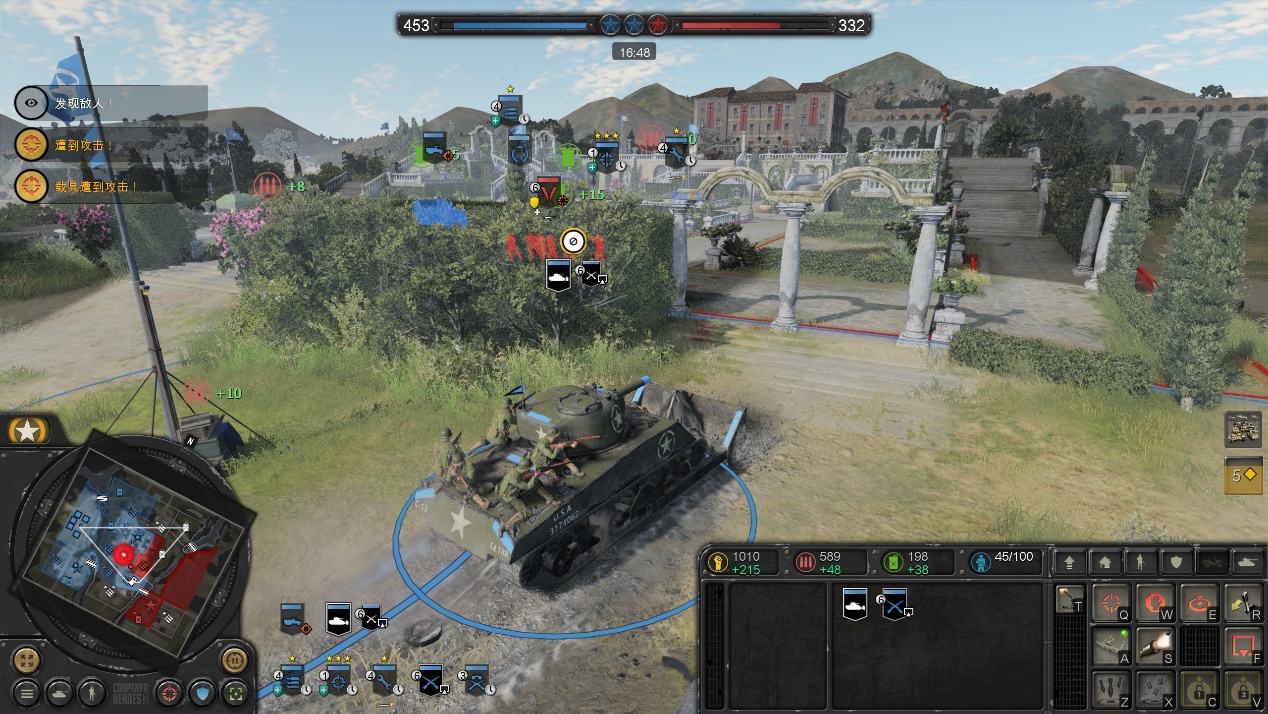This screenshot has width=1268, height=714.
Task: Select the locked battlegroup ability slot 1
Action: [1197, 689]
